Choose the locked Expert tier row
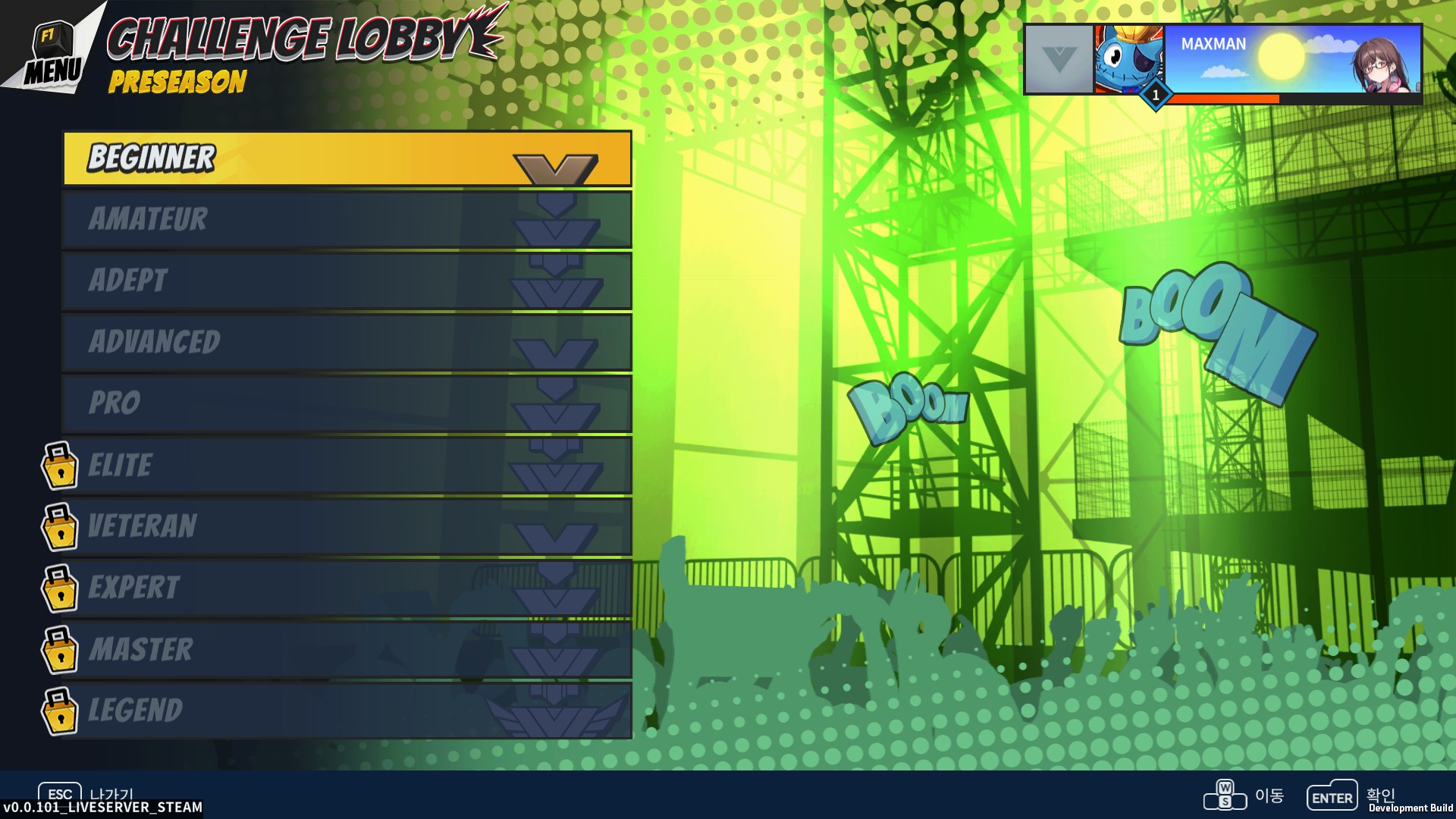 click(347, 588)
